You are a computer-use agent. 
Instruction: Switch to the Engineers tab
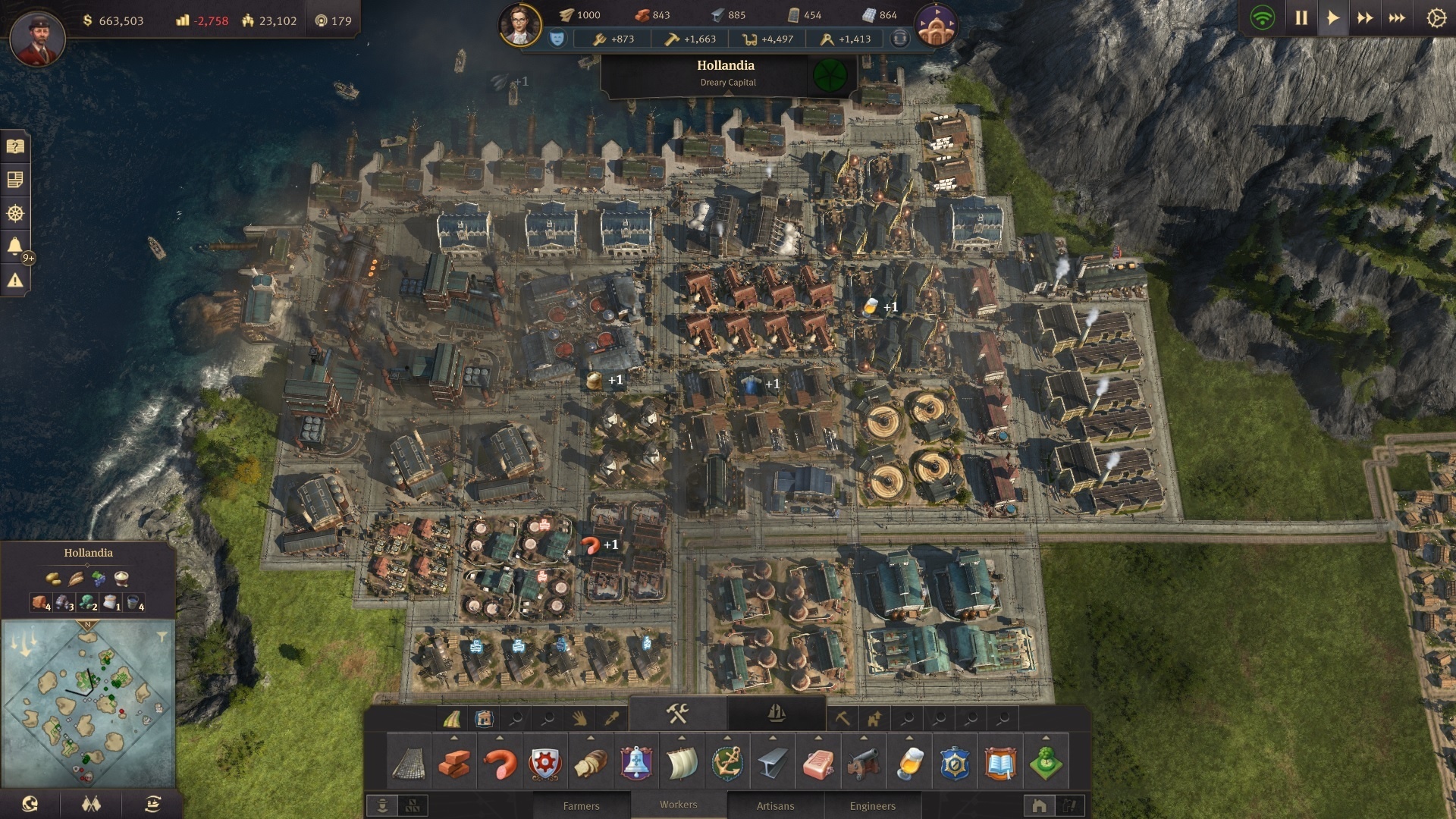[x=872, y=805]
